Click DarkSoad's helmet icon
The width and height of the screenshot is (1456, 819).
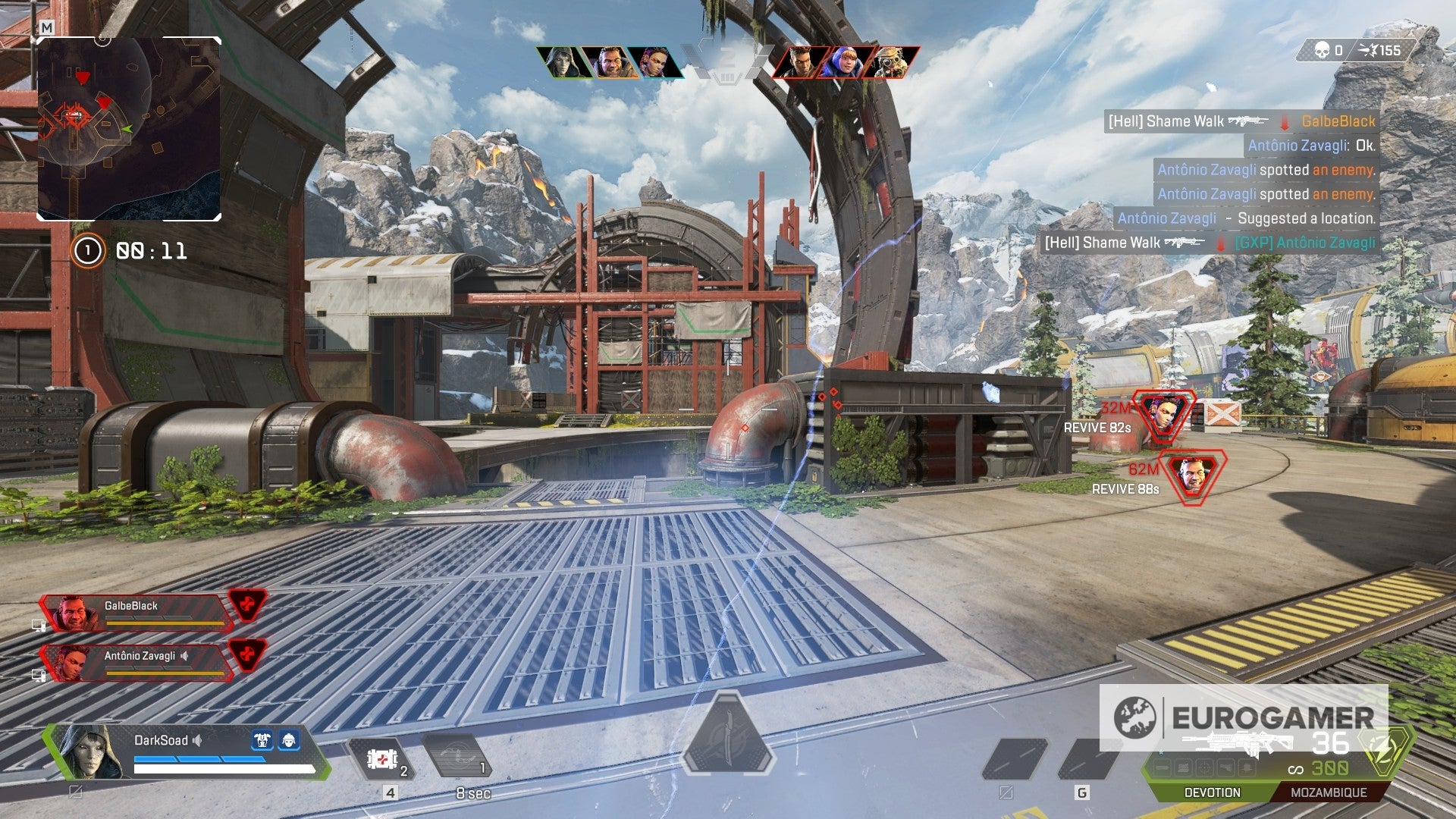(289, 740)
